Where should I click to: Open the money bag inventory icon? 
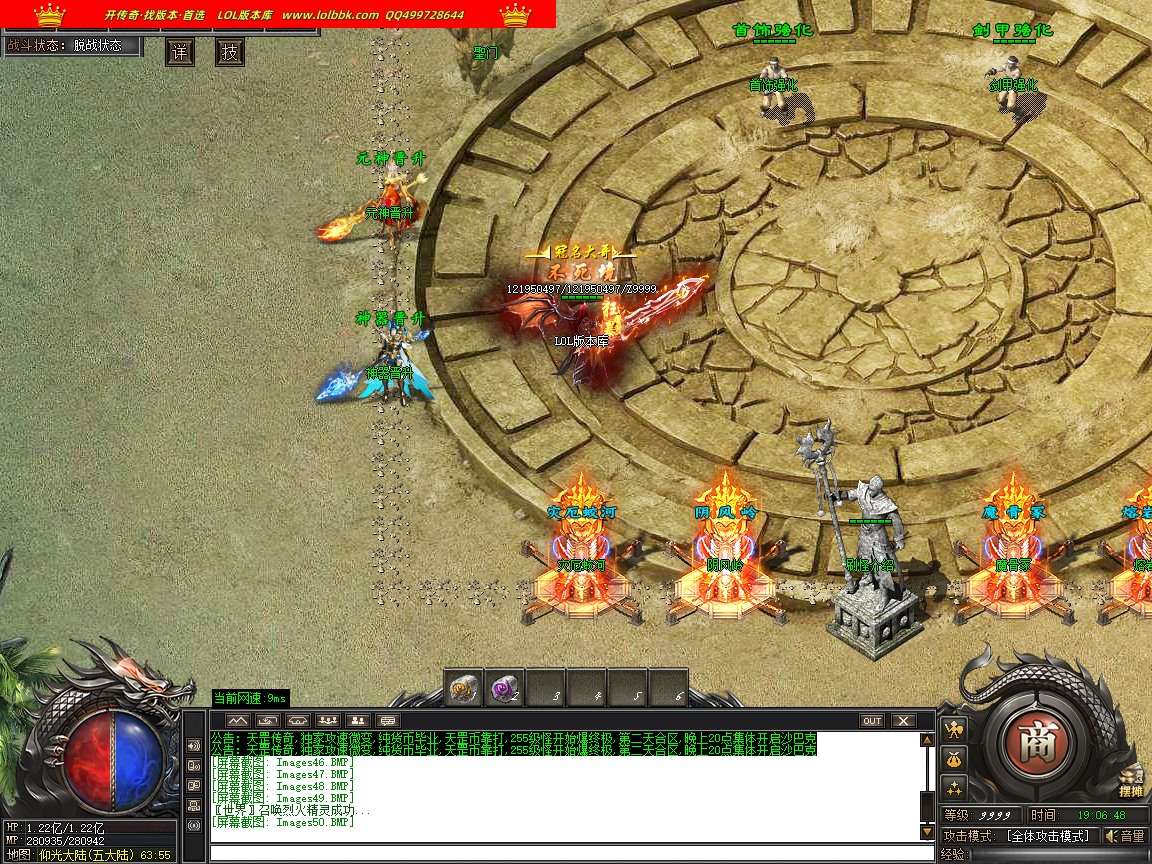coord(954,757)
